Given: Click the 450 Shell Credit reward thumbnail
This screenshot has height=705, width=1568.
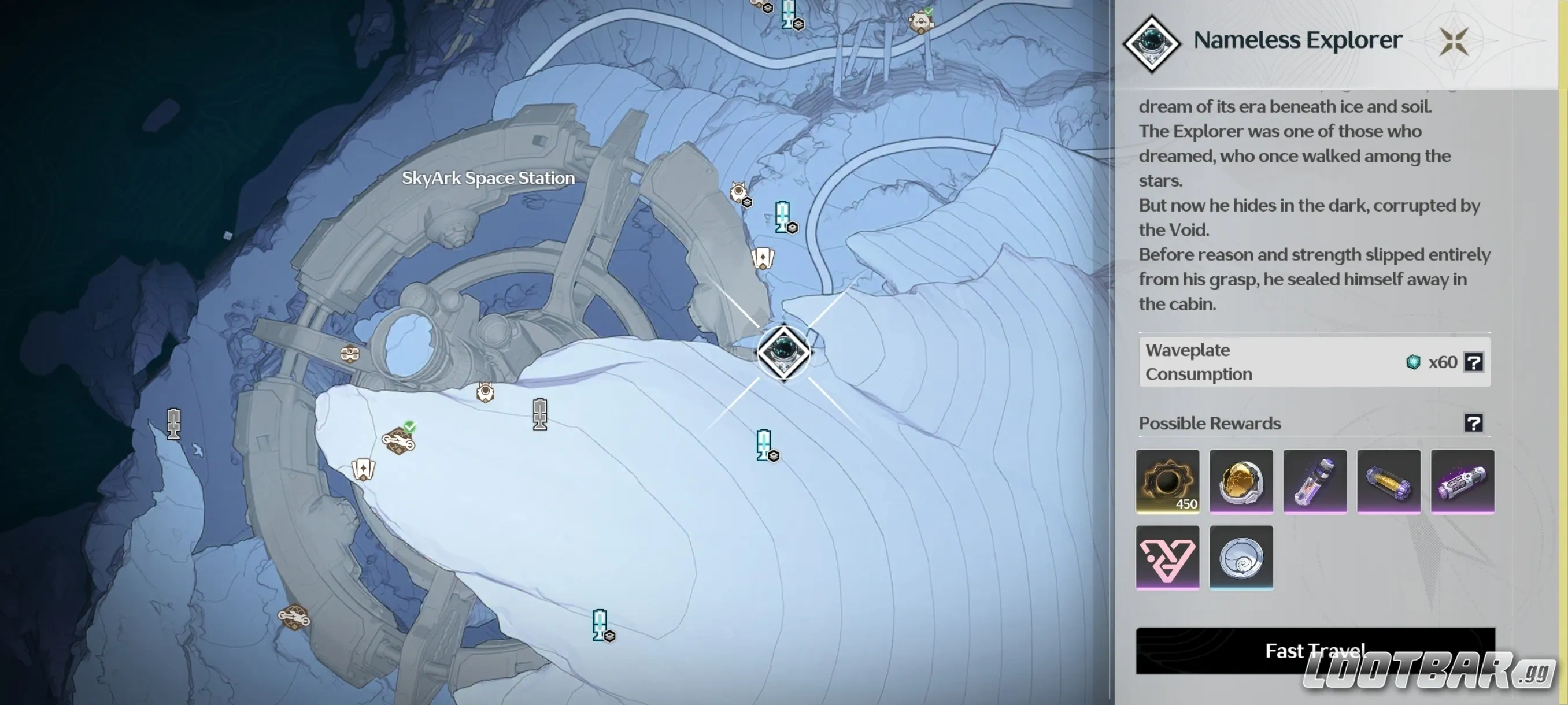Looking at the screenshot, I should point(1167,481).
